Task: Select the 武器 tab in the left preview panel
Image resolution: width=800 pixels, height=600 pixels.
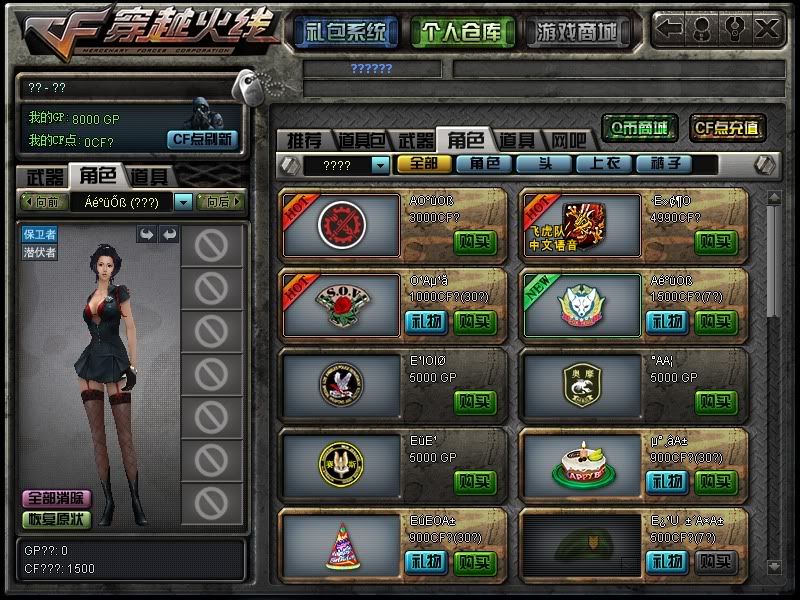Action: click(x=44, y=177)
